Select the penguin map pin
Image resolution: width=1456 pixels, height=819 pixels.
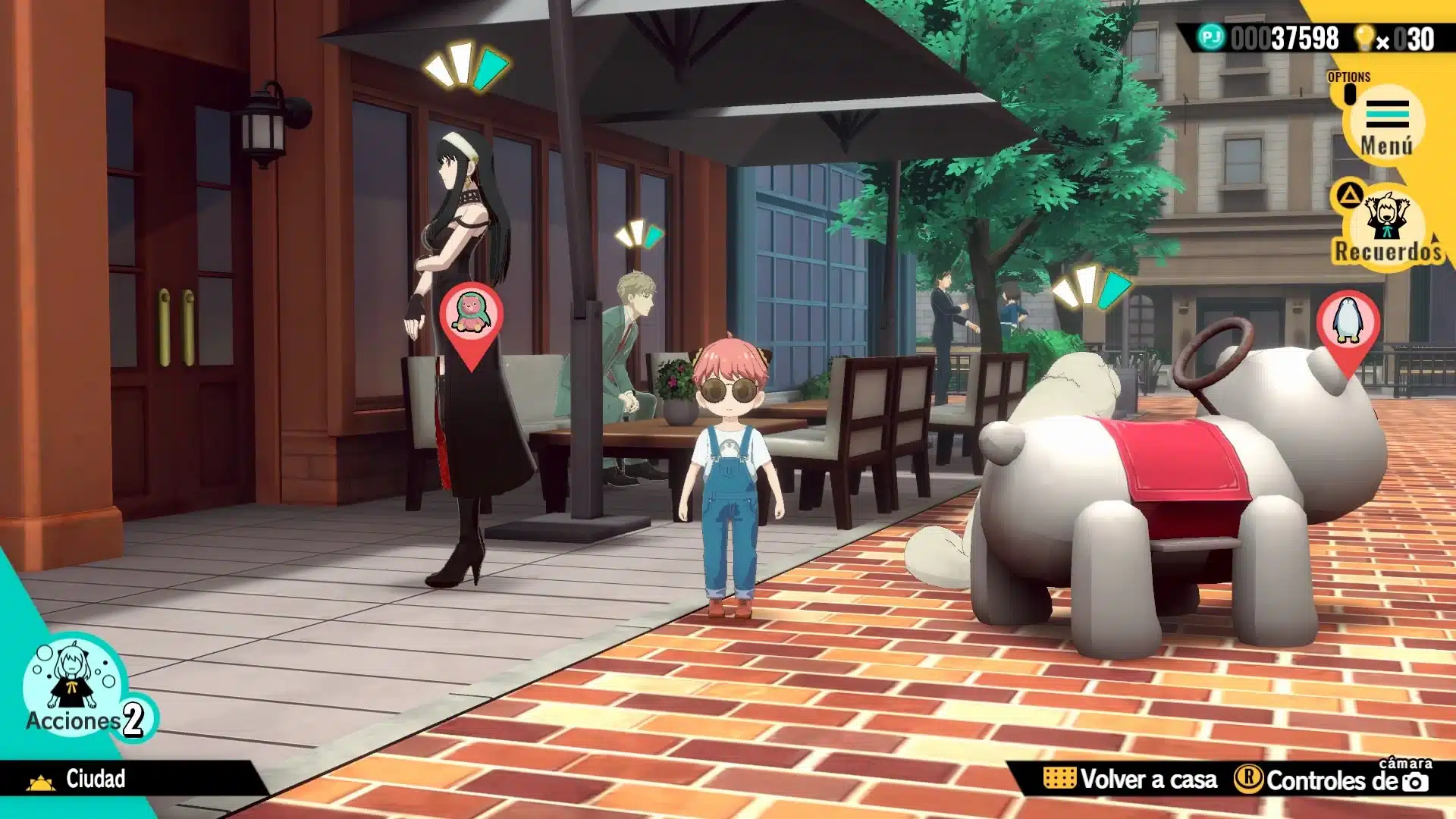point(1348,325)
